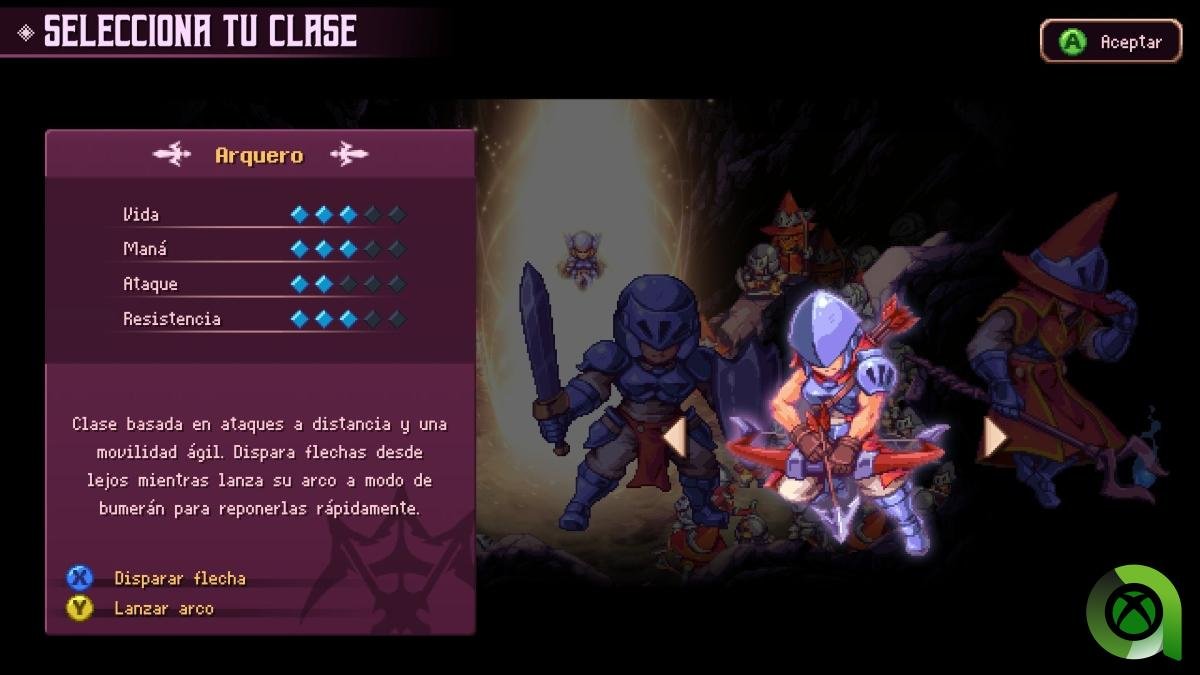Confirm class with the Aceptar button
Image resolution: width=1200 pixels, height=675 pixels.
(x=1111, y=42)
